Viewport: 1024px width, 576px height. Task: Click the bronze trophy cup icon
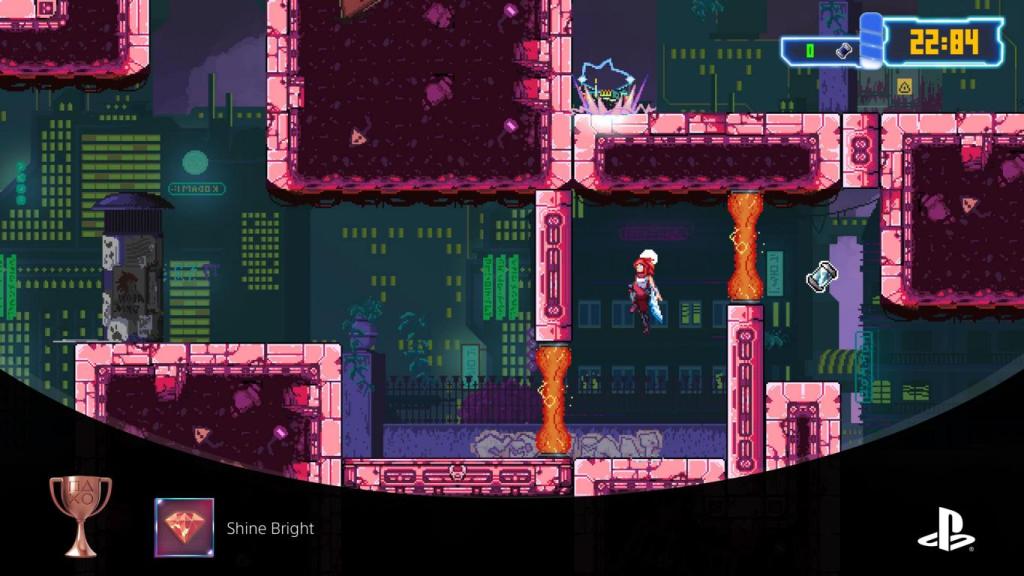[80, 514]
